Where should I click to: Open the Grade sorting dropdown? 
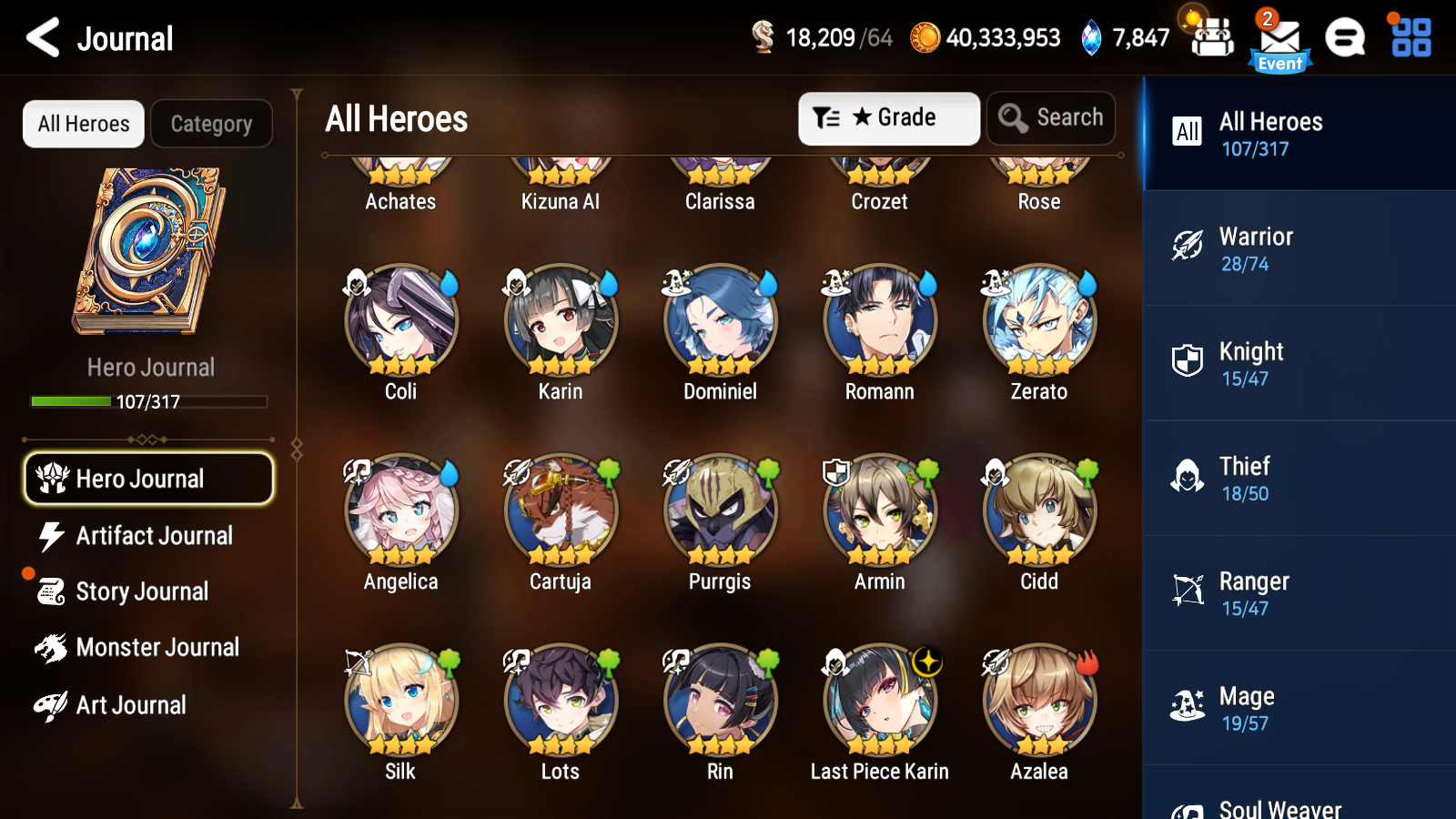[x=888, y=117]
